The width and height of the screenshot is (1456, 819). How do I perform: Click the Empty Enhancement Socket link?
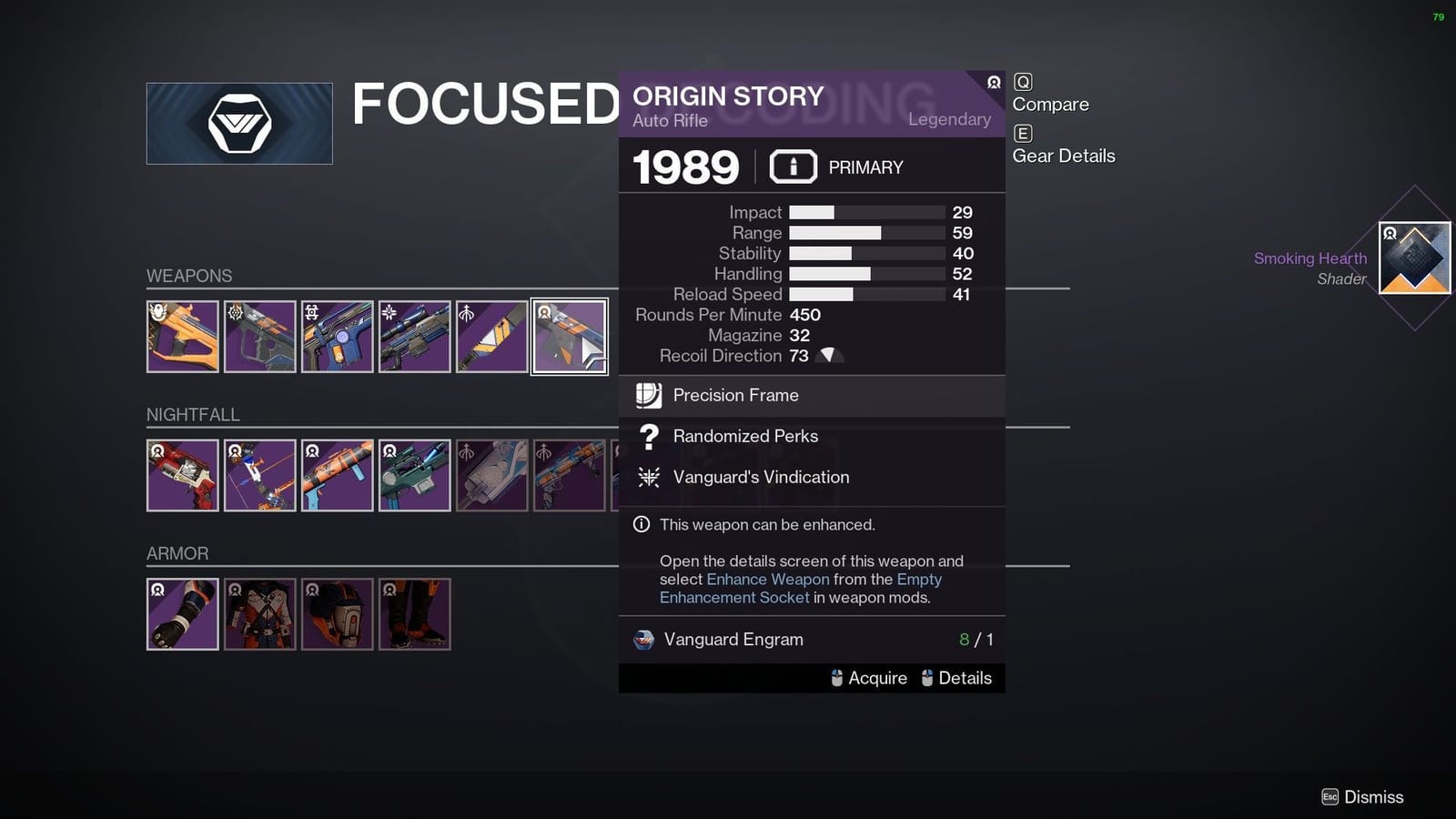click(733, 597)
